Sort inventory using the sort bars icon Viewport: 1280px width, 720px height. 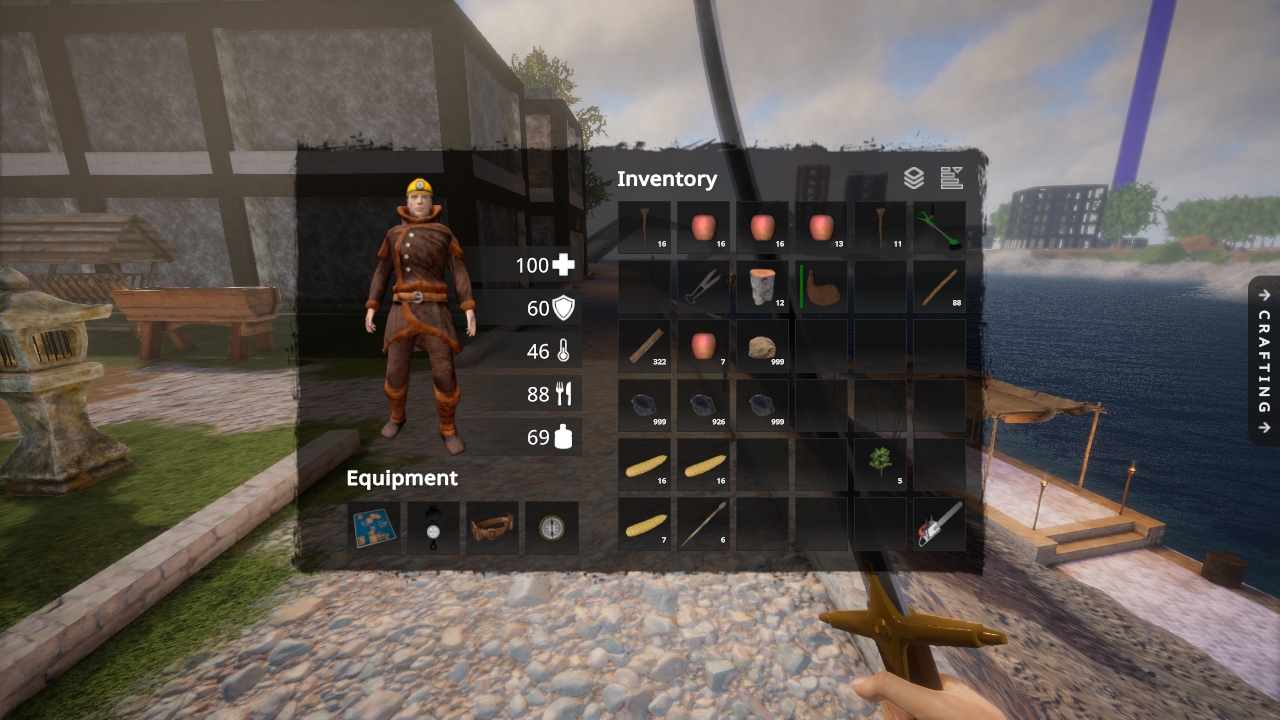(951, 178)
